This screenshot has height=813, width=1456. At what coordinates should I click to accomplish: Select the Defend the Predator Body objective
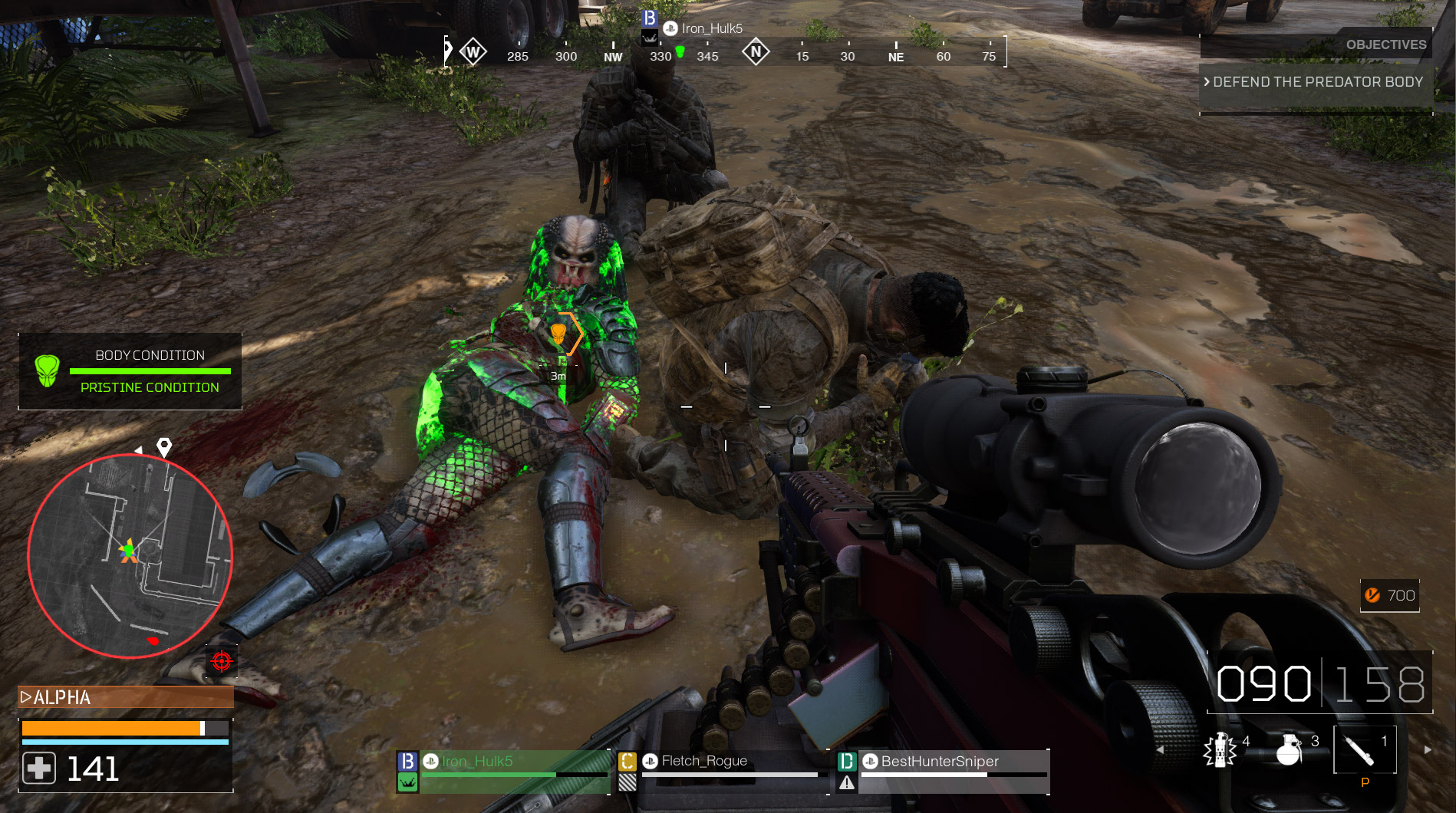coord(1316,82)
